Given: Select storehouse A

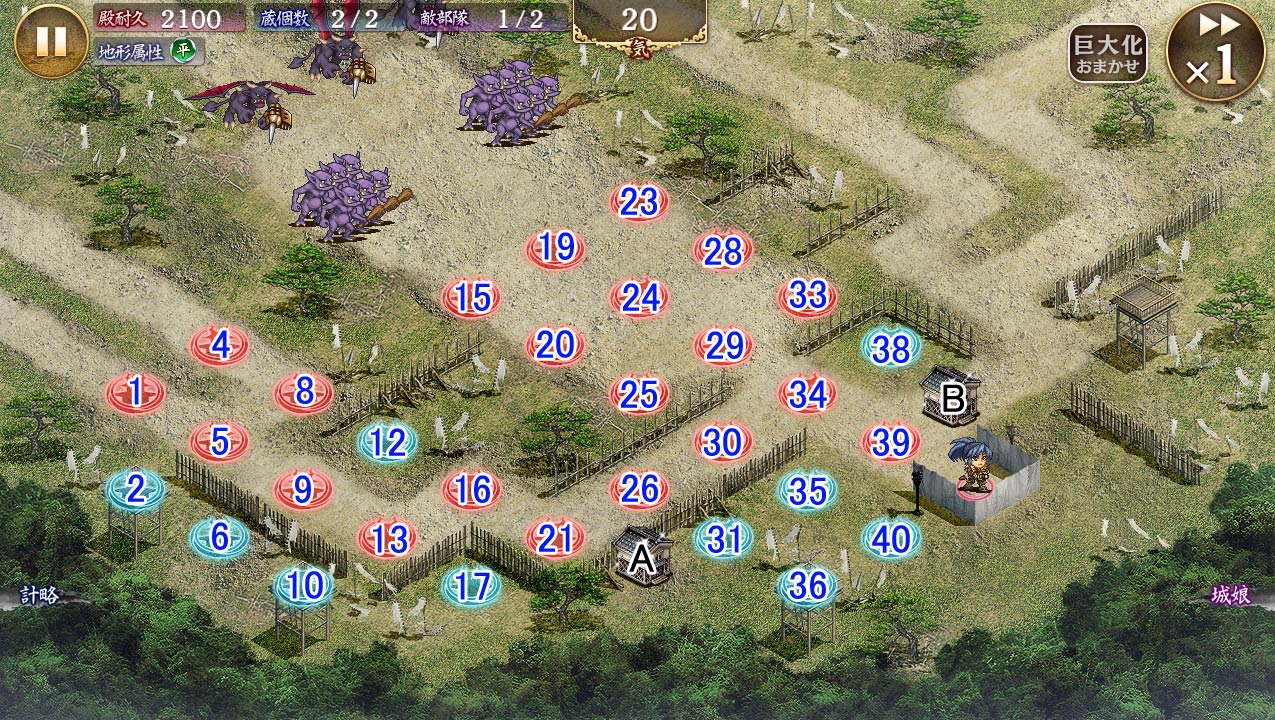Looking at the screenshot, I should click(x=641, y=556).
